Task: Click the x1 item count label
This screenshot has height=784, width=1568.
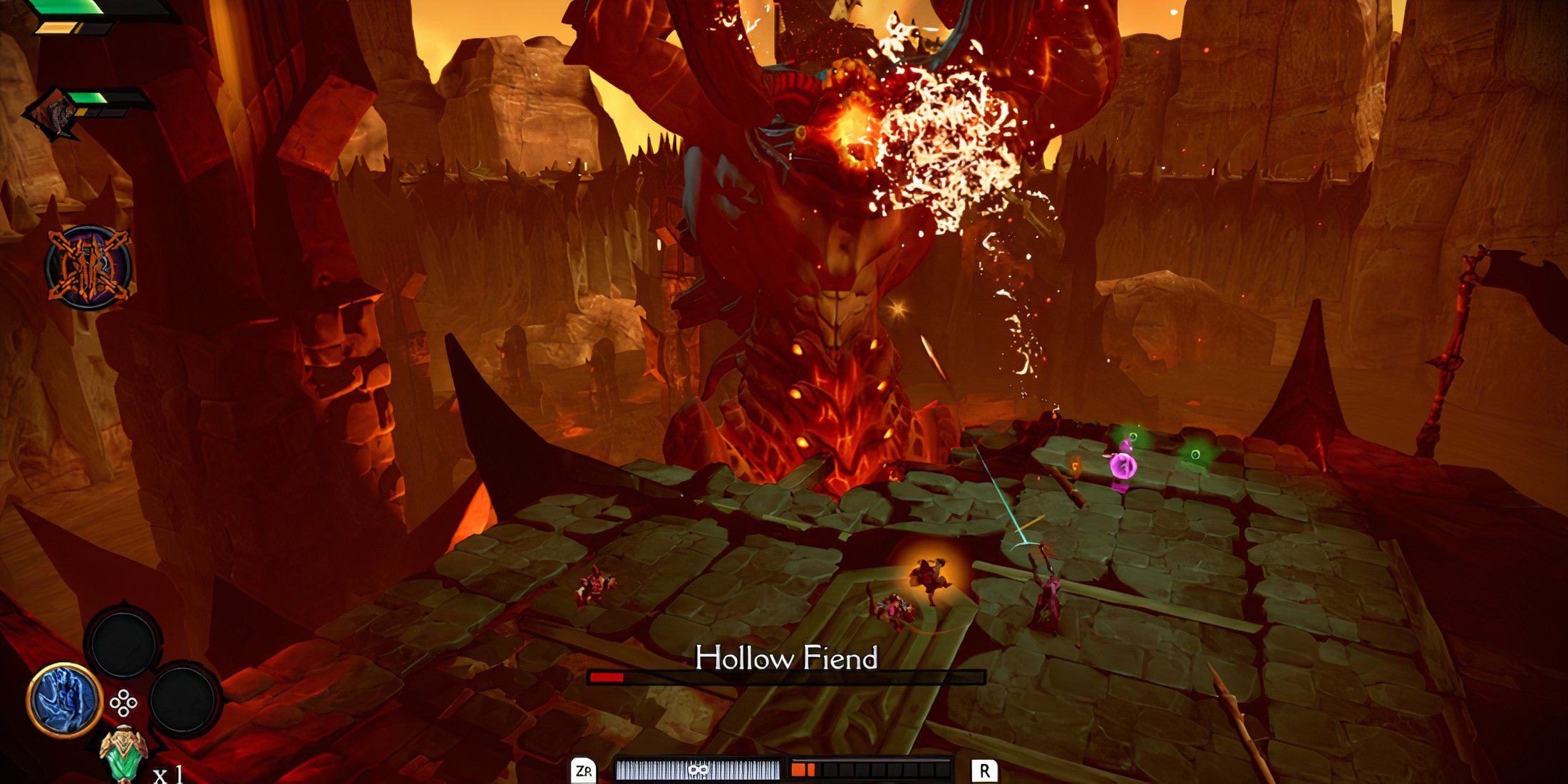Action: (x=168, y=775)
